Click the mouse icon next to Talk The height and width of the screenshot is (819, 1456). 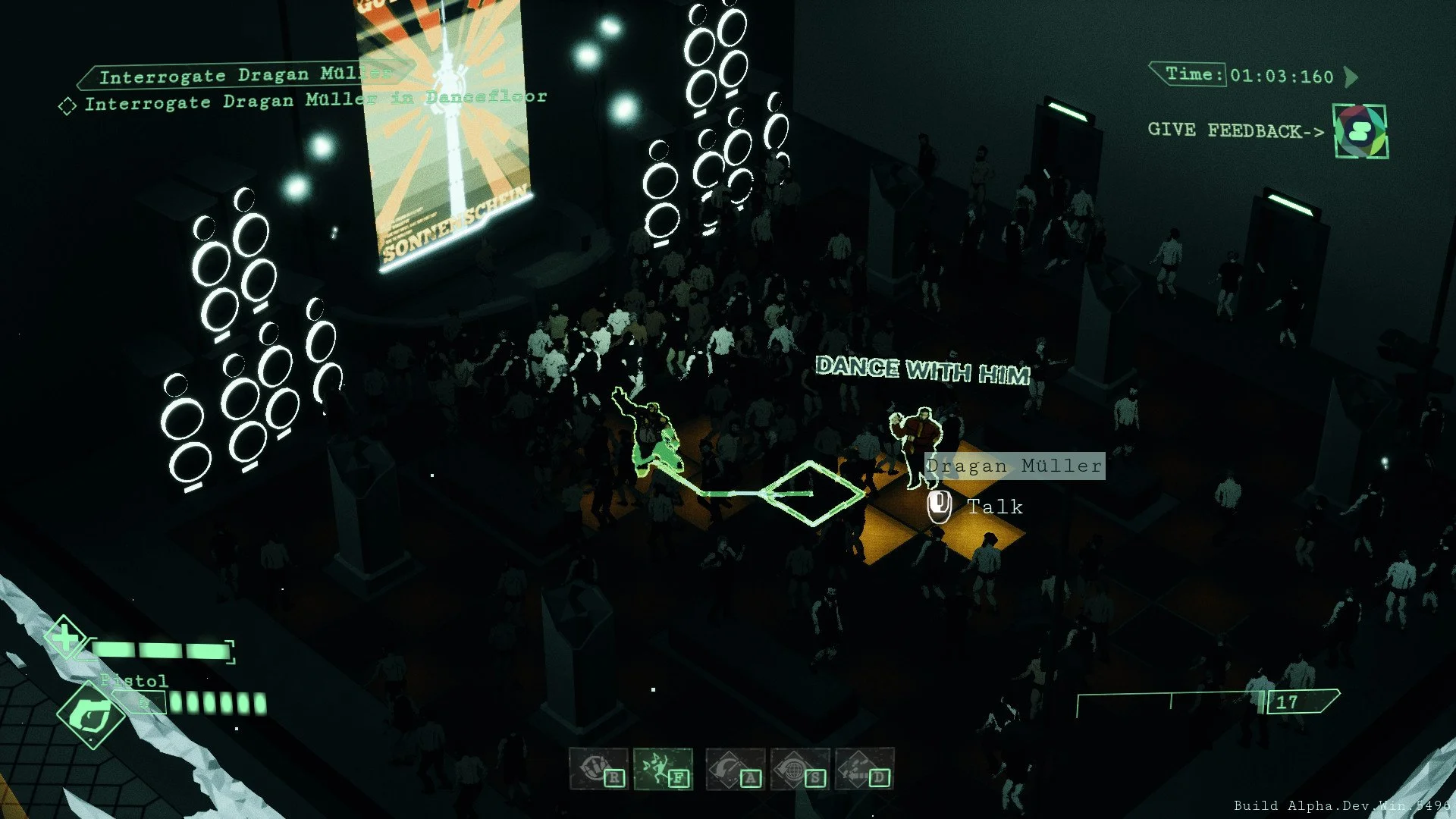point(940,506)
